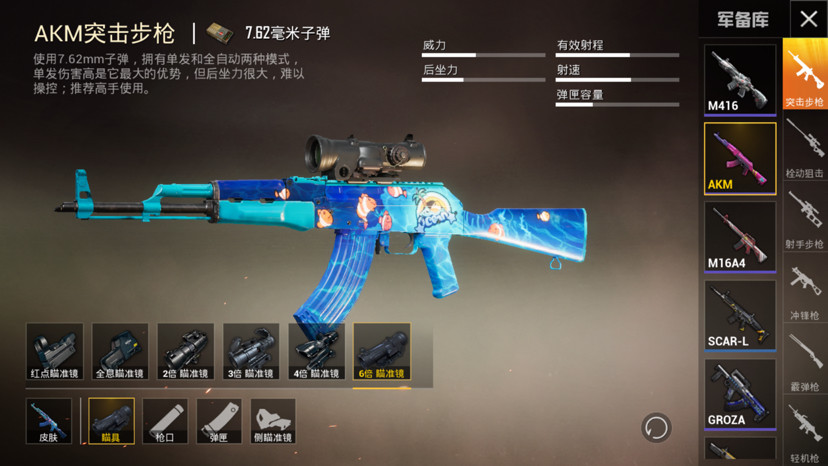The height and width of the screenshot is (466, 828).
Task: Open the 皮肤 skin attachment slot
Action: click(x=48, y=421)
